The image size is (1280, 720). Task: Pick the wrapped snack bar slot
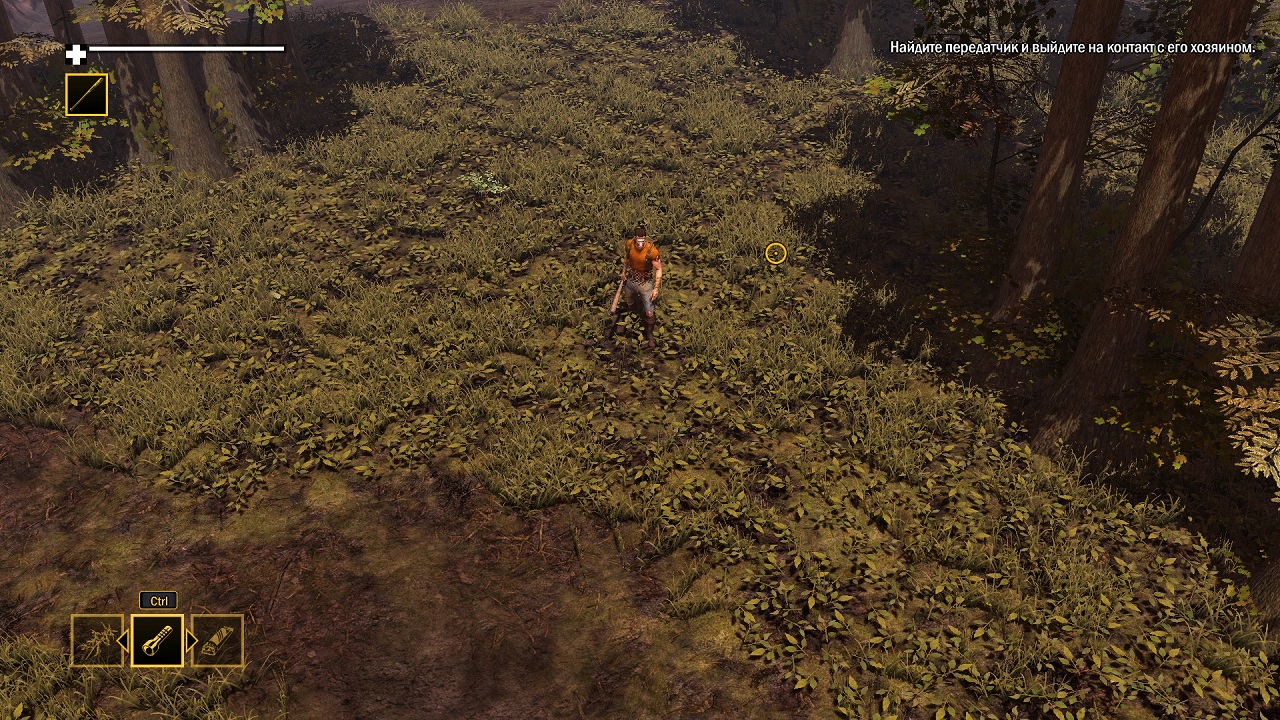coord(218,640)
